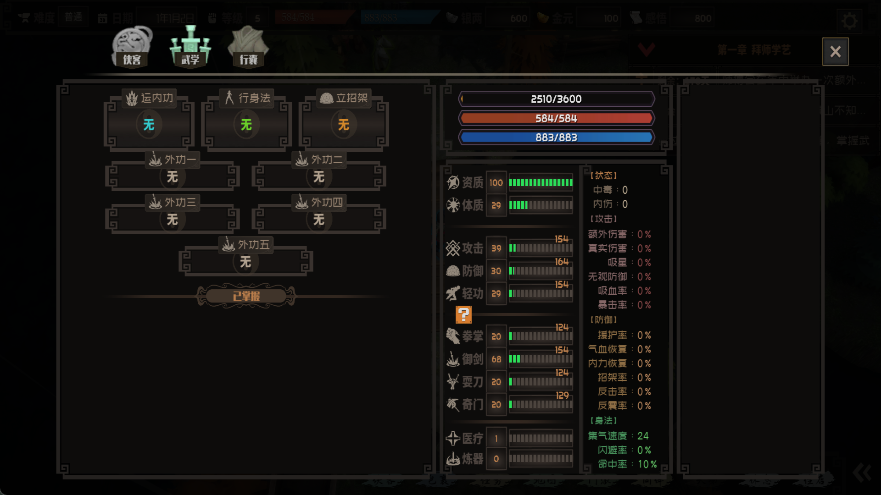Click the orange question mark help icon
The width and height of the screenshot is (881, 495).
click(x=463, y=314)
